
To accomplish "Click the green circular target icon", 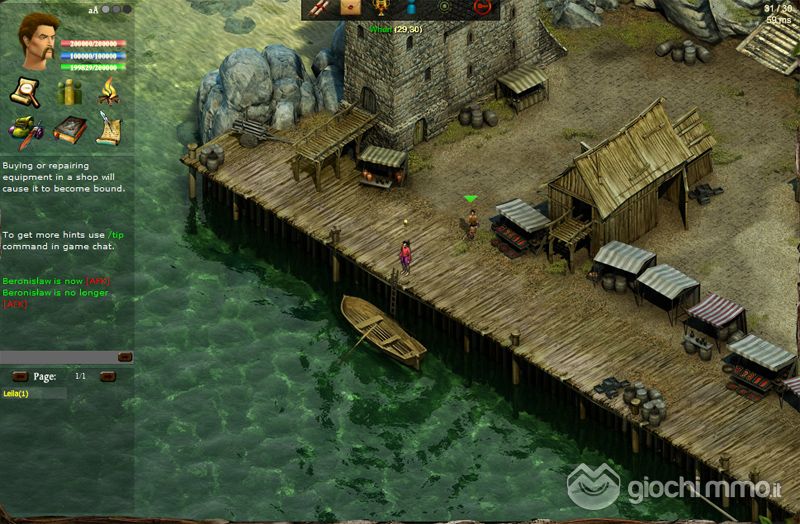I will [444, 8].
